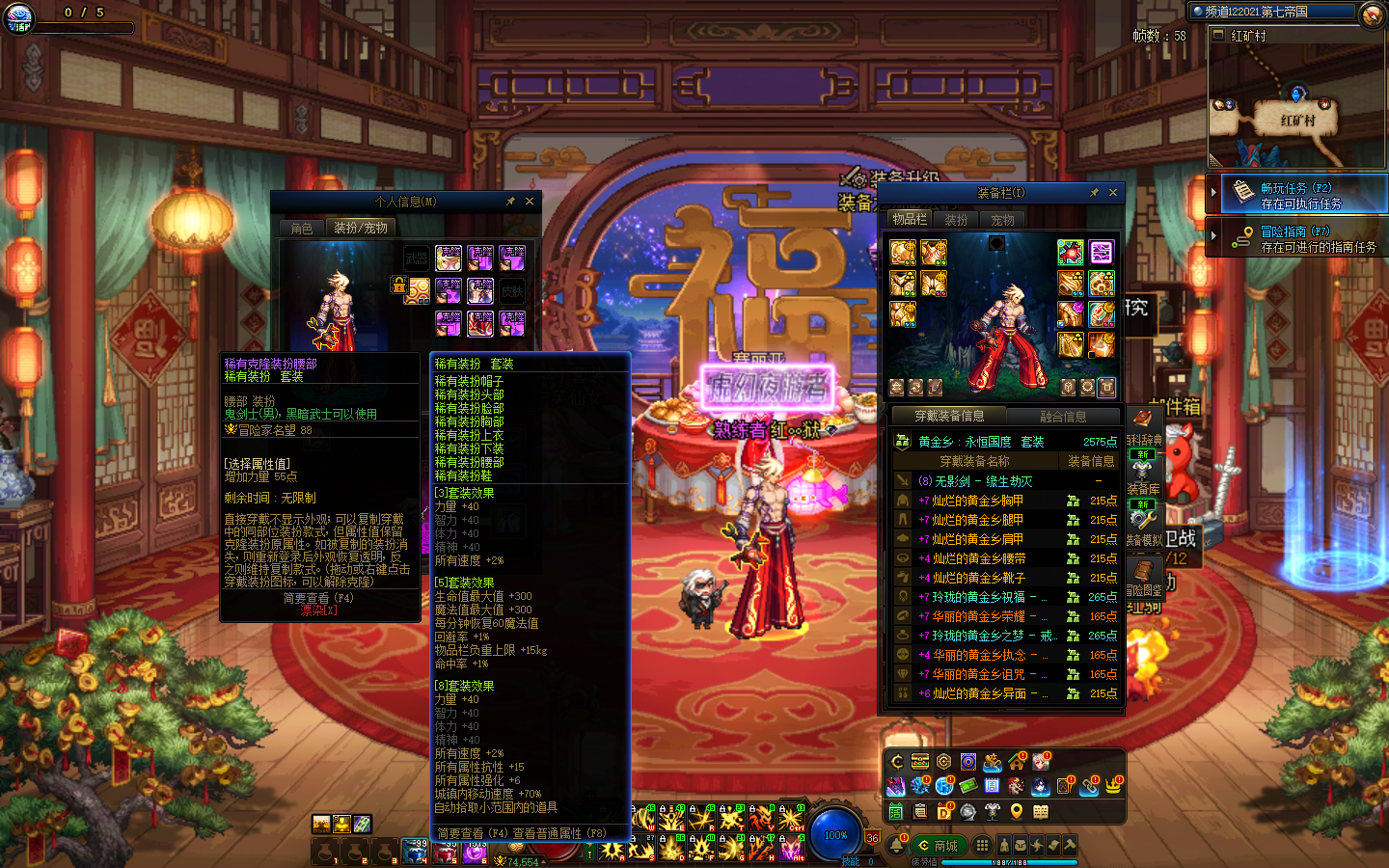Show the 融合信息 (fusion info) tab
Image resolution: width=1389 pixels, height=868 pixels.
pos(1063,417)
